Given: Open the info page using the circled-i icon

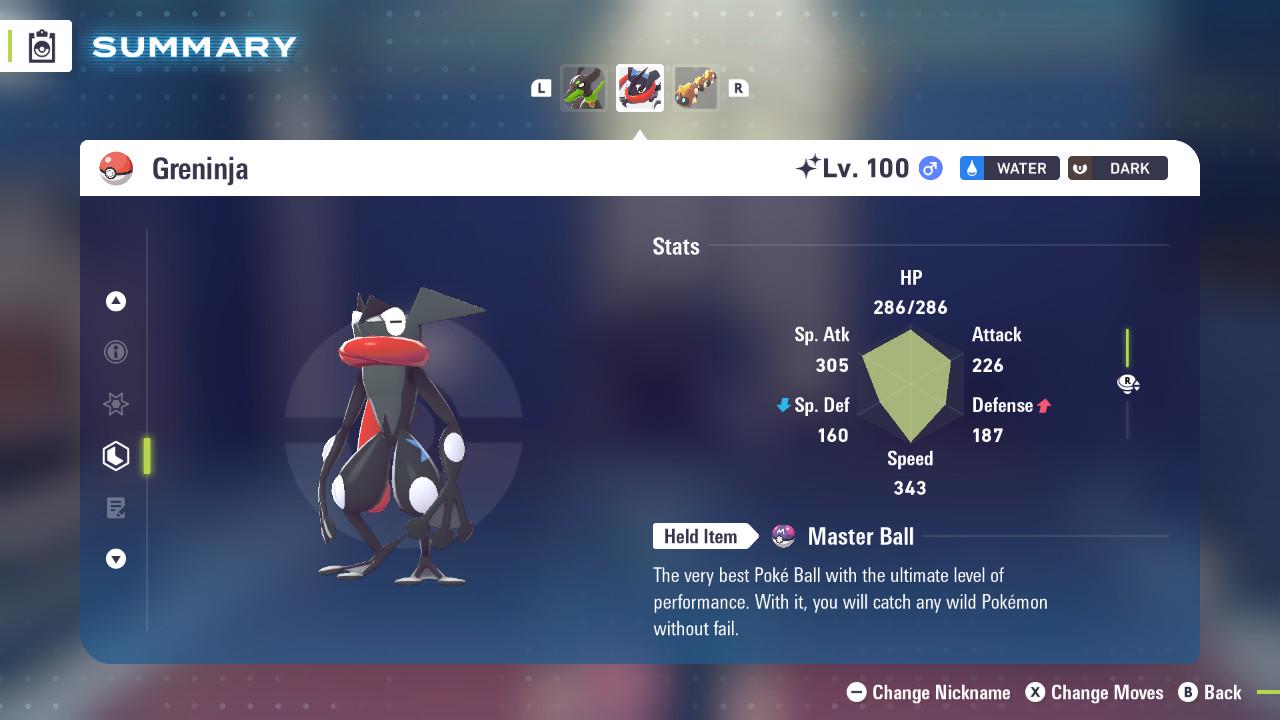Looking at the screenshot, I should 116,352.
